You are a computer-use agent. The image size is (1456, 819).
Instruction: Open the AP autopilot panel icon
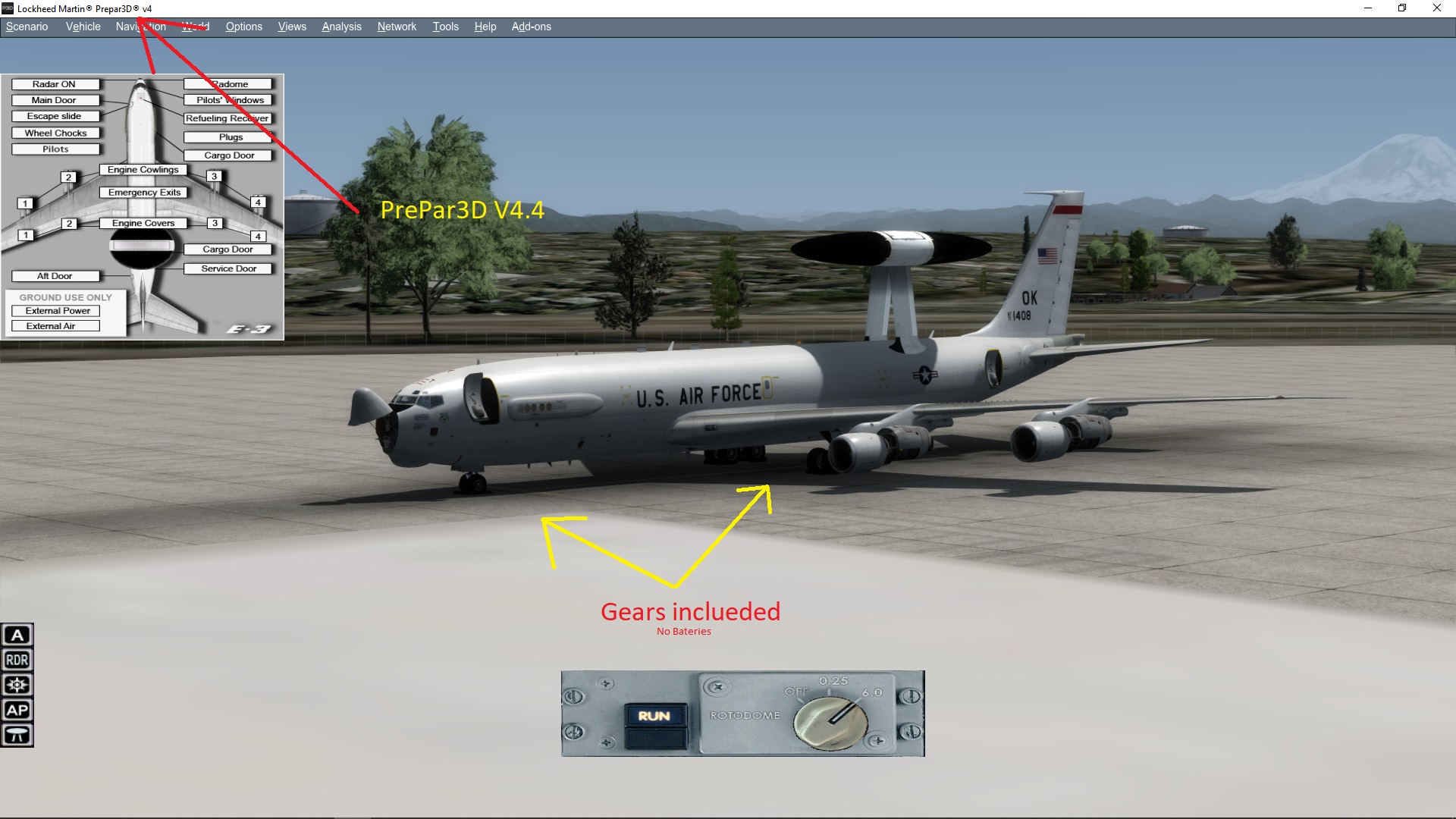click(17, 710)
